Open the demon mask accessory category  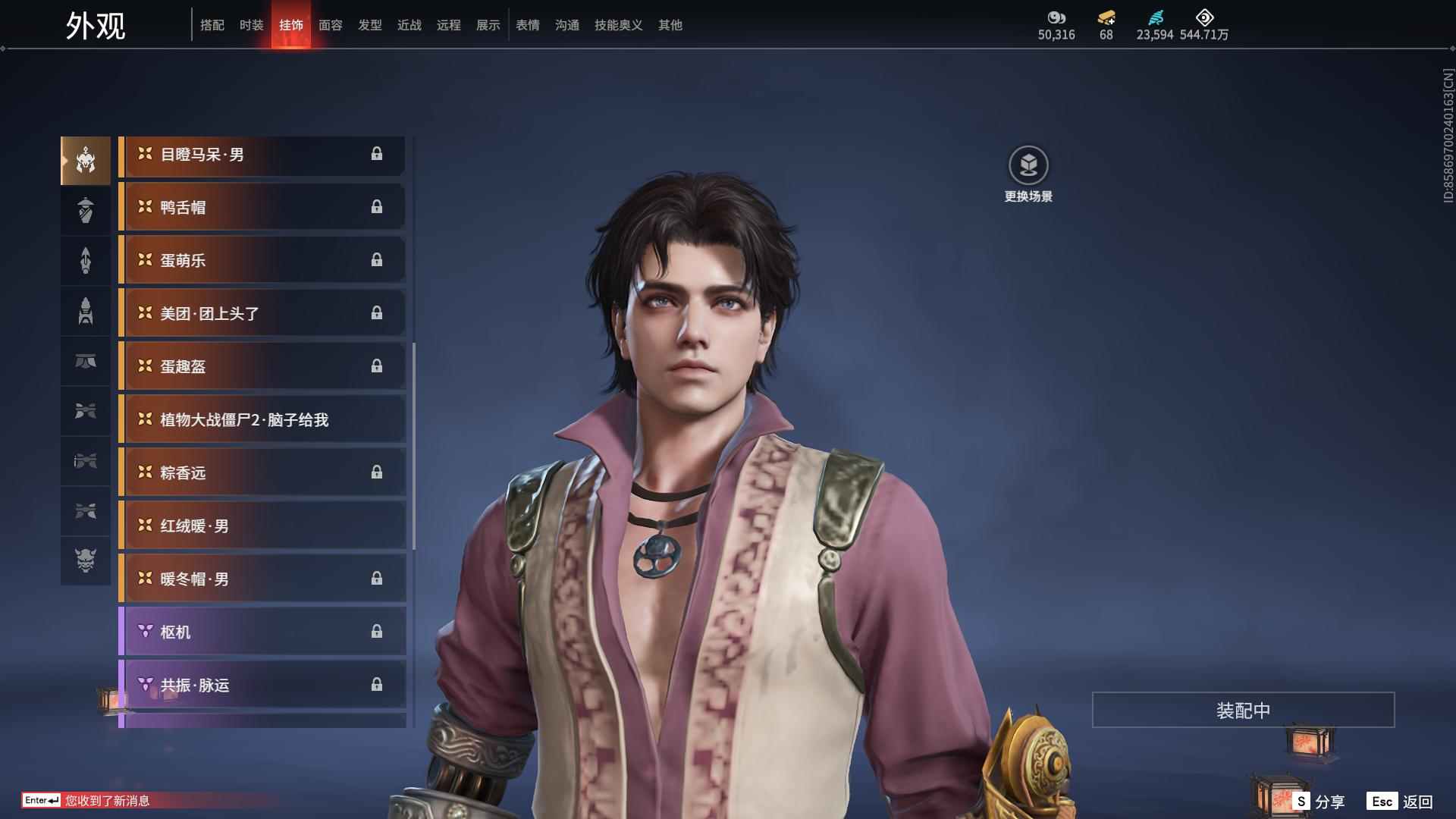pos(86,561)
